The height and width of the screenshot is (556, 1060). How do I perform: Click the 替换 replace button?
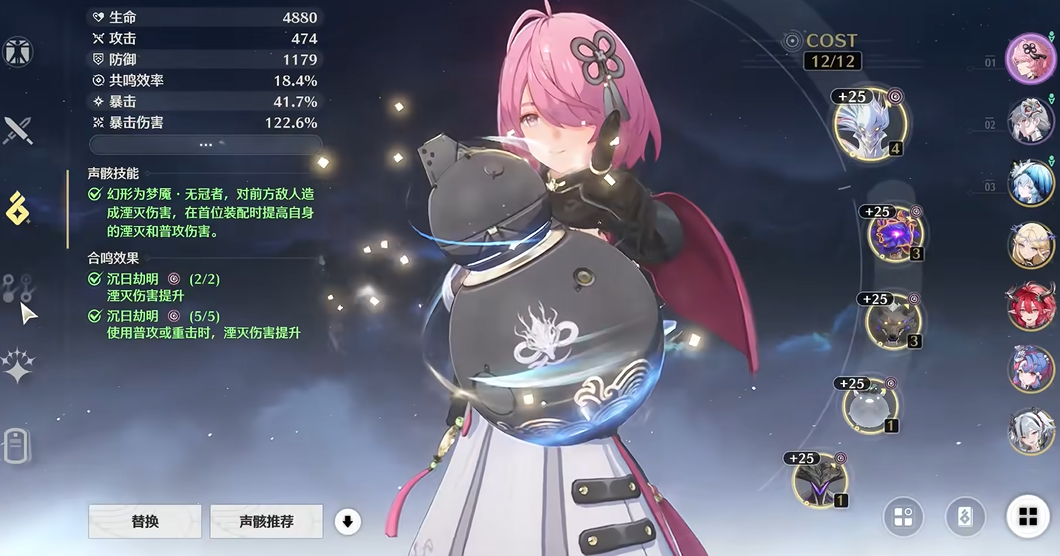tap(145, 521)
